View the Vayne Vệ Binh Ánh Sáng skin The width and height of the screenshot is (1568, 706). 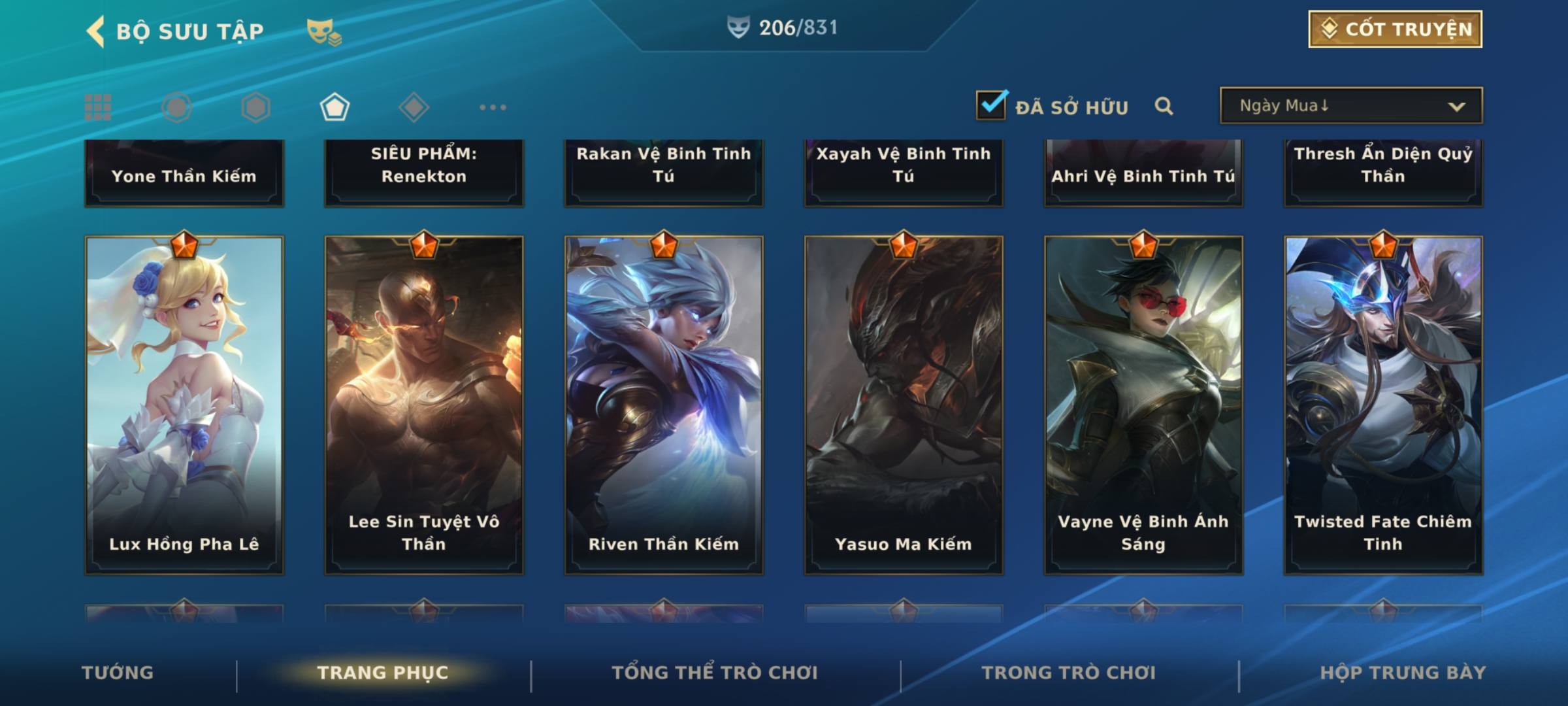tap(1143, 405)
